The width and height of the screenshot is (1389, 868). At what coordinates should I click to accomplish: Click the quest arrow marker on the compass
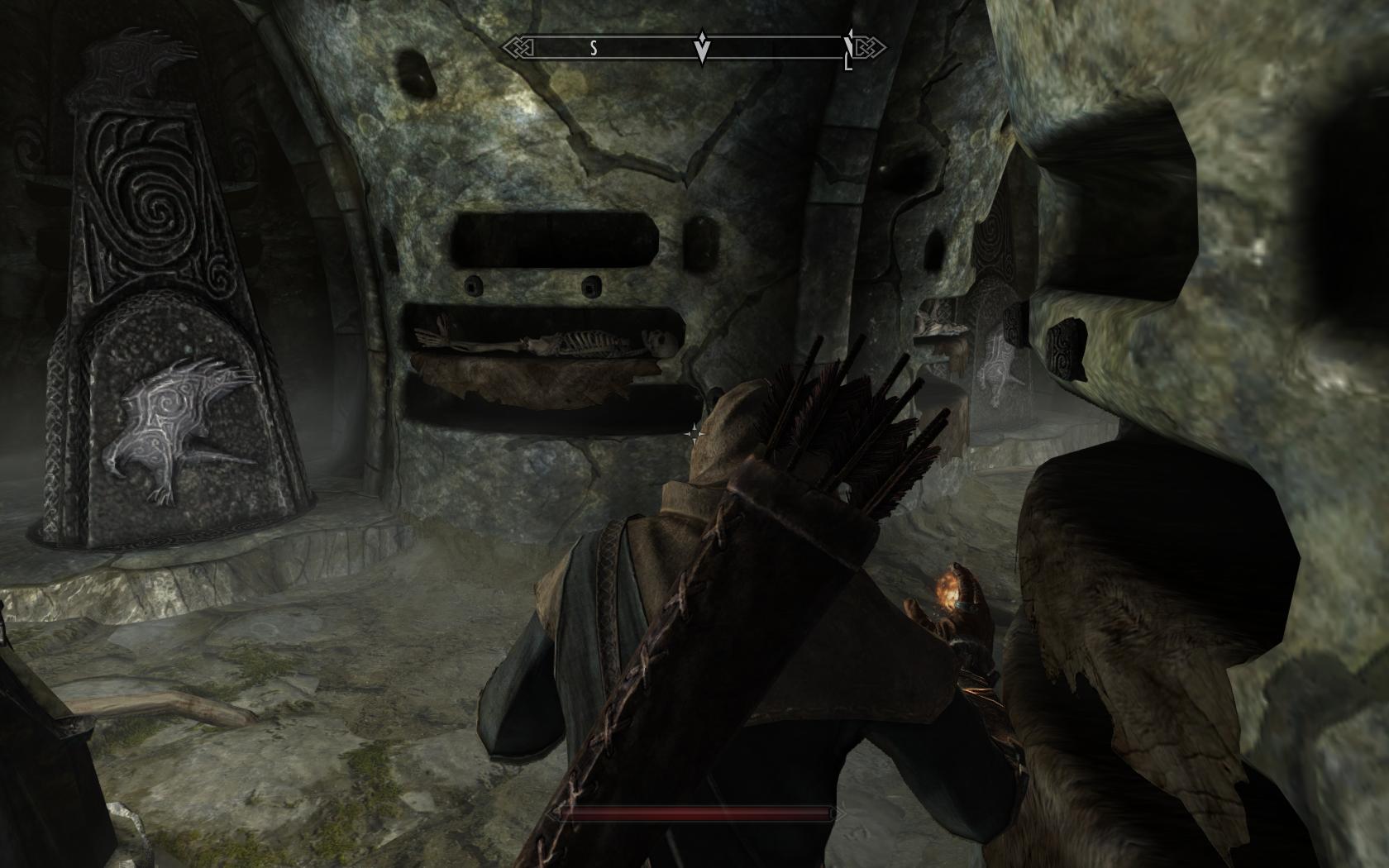pos(702,49)
